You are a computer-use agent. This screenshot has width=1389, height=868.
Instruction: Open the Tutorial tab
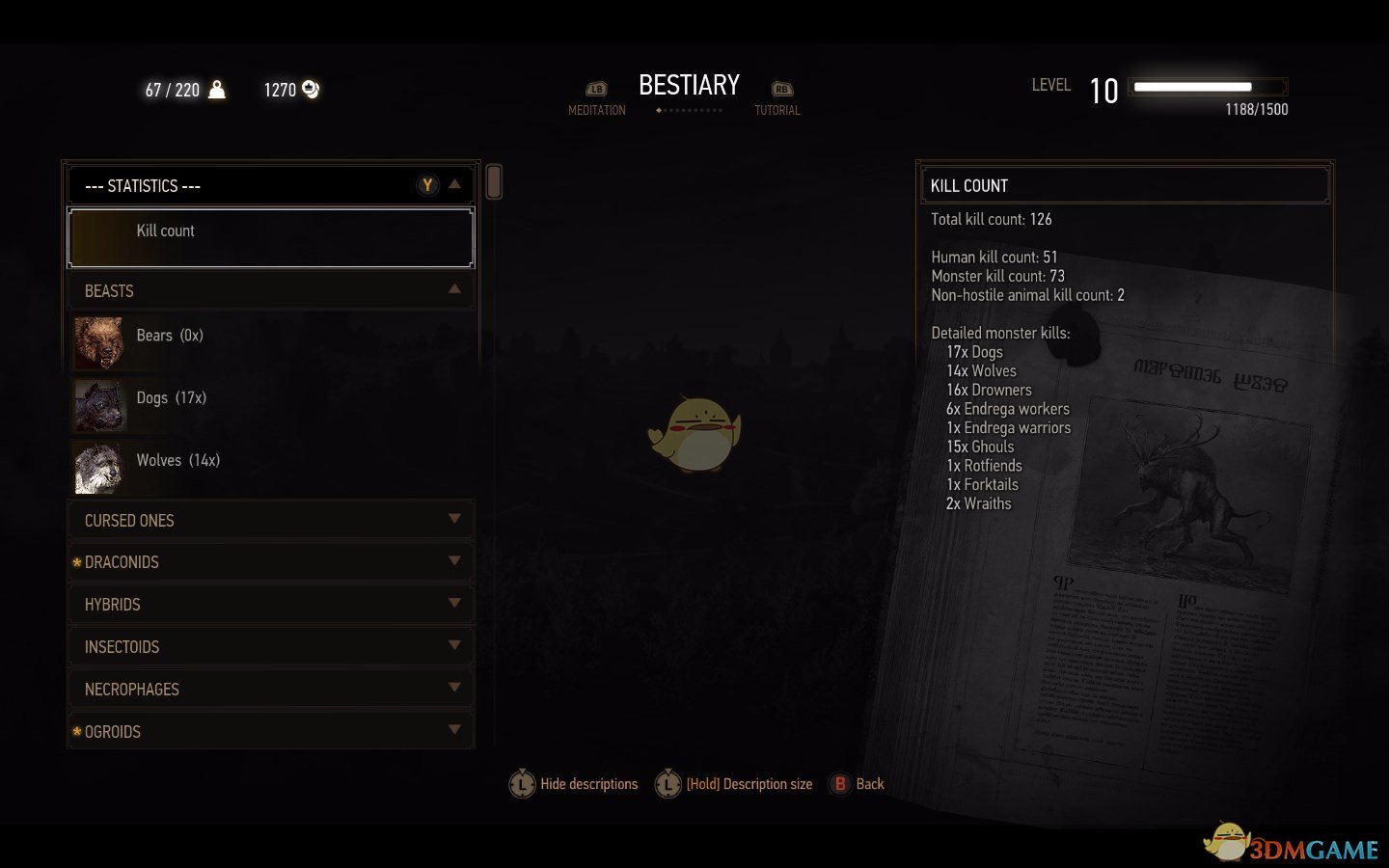(777, 96)
